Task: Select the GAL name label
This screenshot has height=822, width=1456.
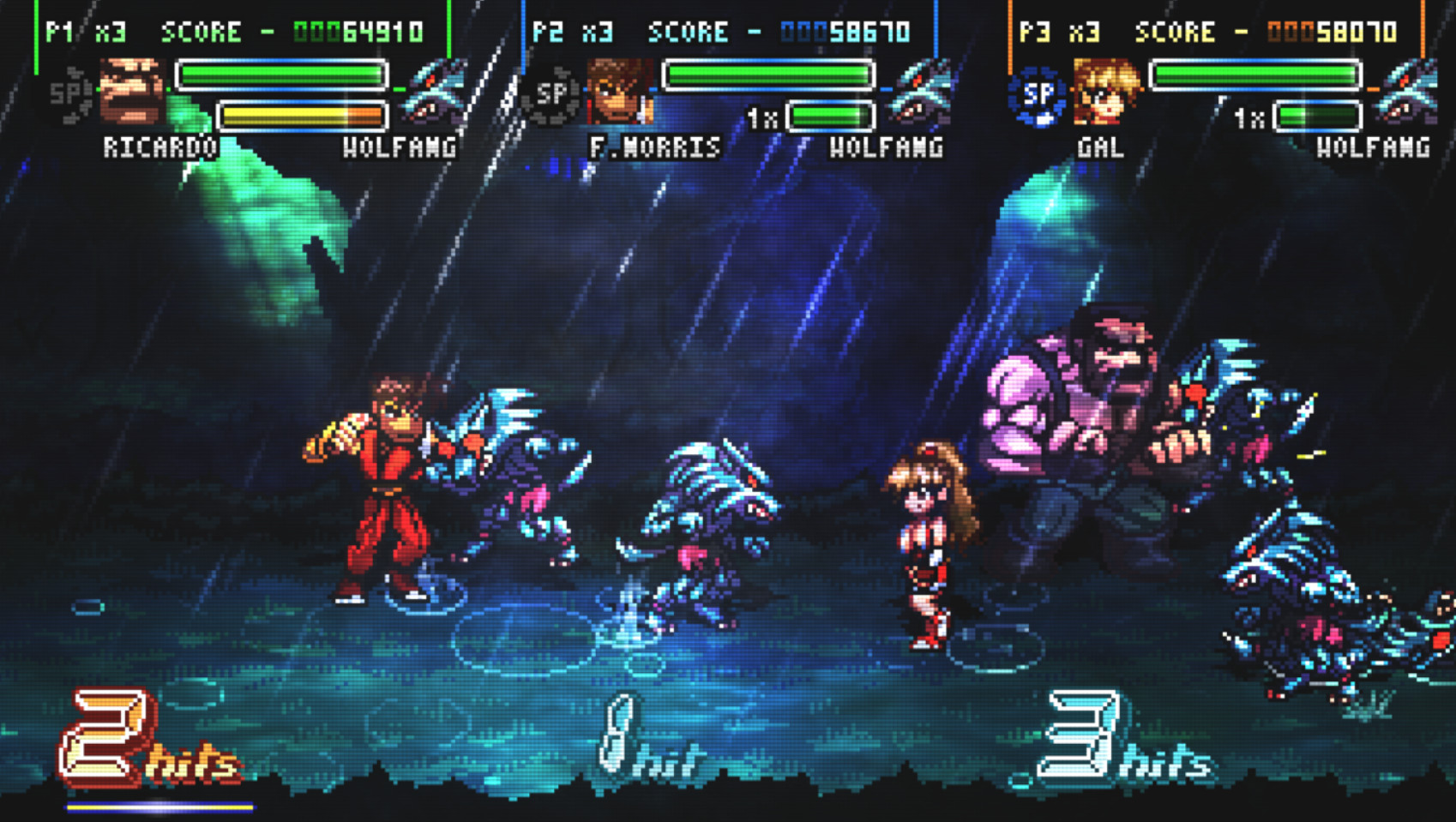Action: coord(1103,147)
